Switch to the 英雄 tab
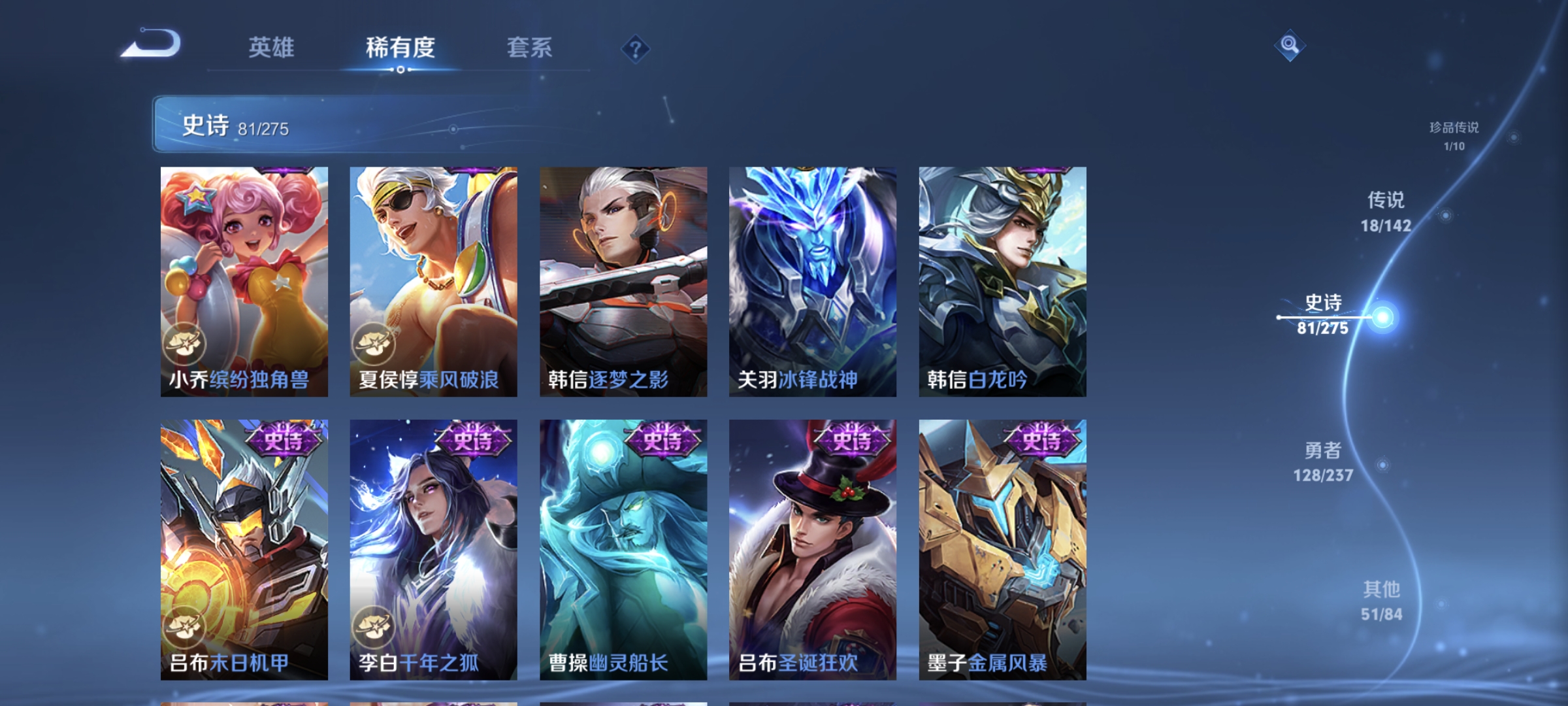The width and height of the screenshot is (1568, 706). point(272,47)
